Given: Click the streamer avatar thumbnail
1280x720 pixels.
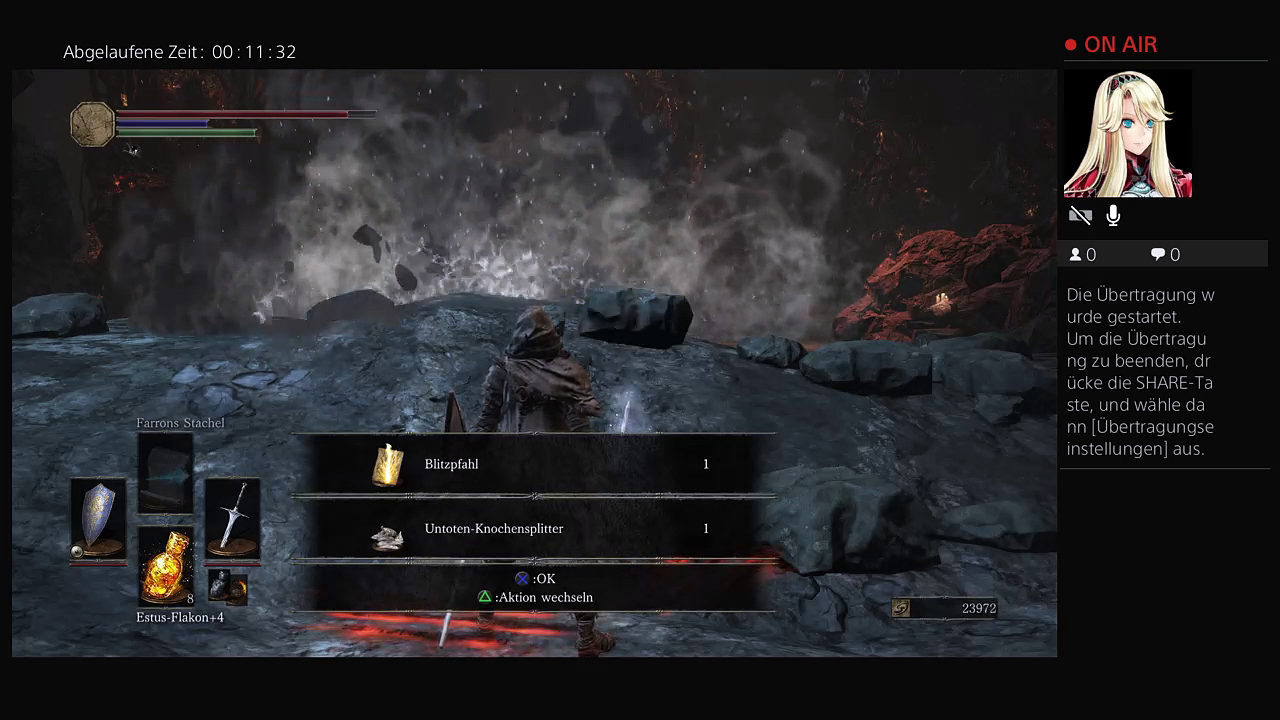Looking at the screenshot, I should coord(1127,134).
